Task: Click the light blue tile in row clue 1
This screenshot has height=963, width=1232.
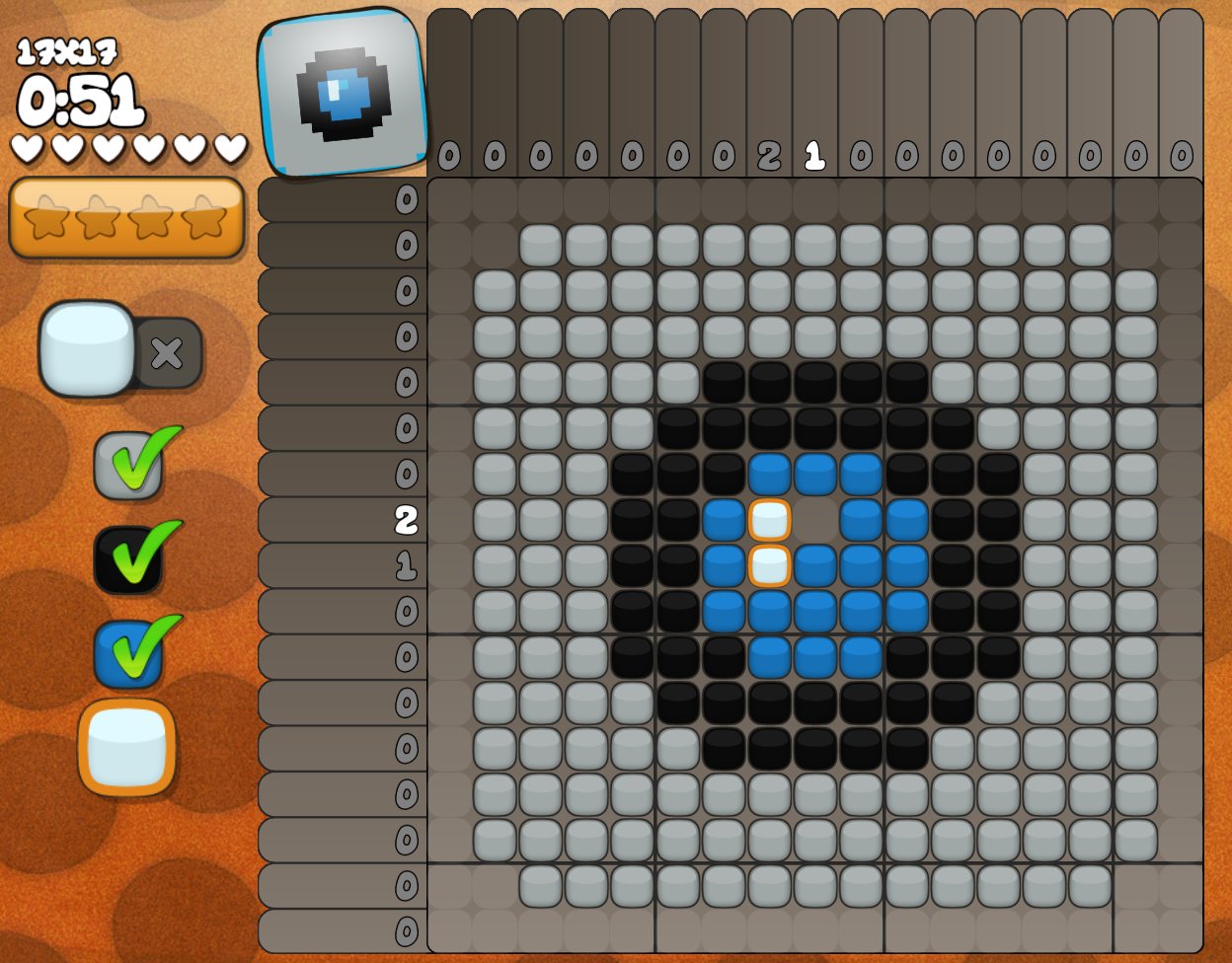Action: coord(770,565)
